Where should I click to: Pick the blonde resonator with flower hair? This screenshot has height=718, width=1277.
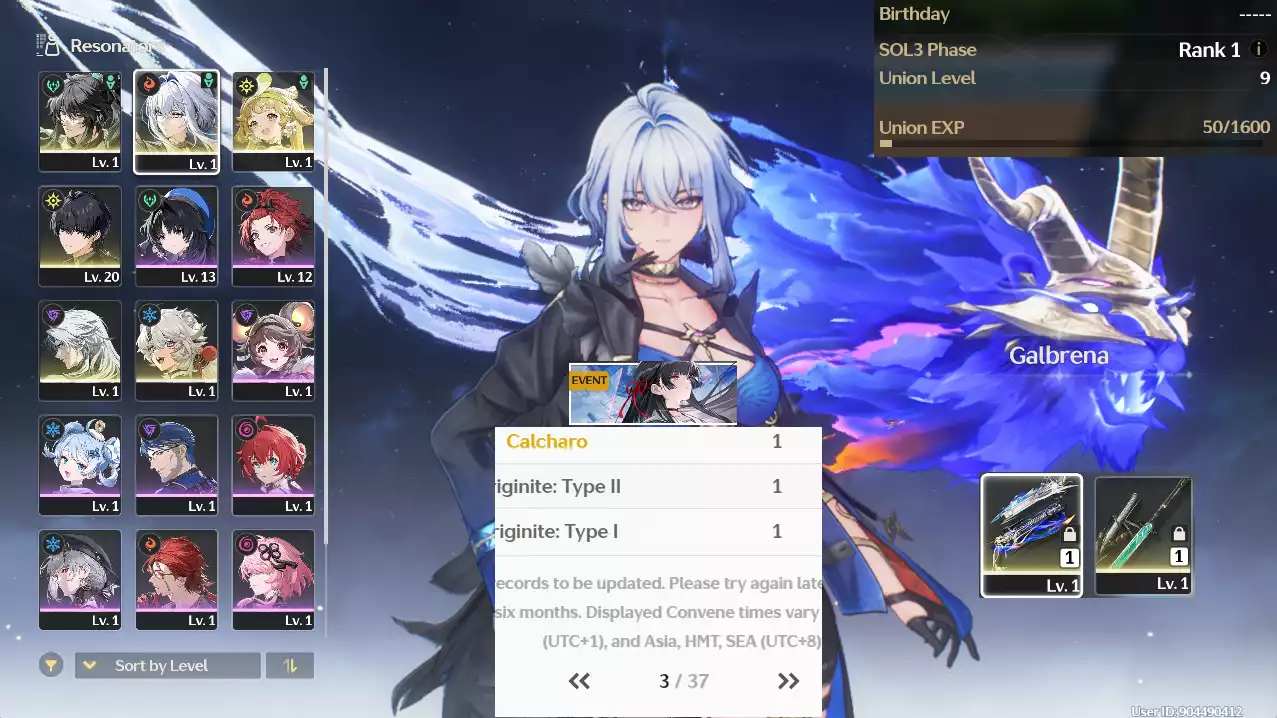pyautogui.click(x=273, y=121)
